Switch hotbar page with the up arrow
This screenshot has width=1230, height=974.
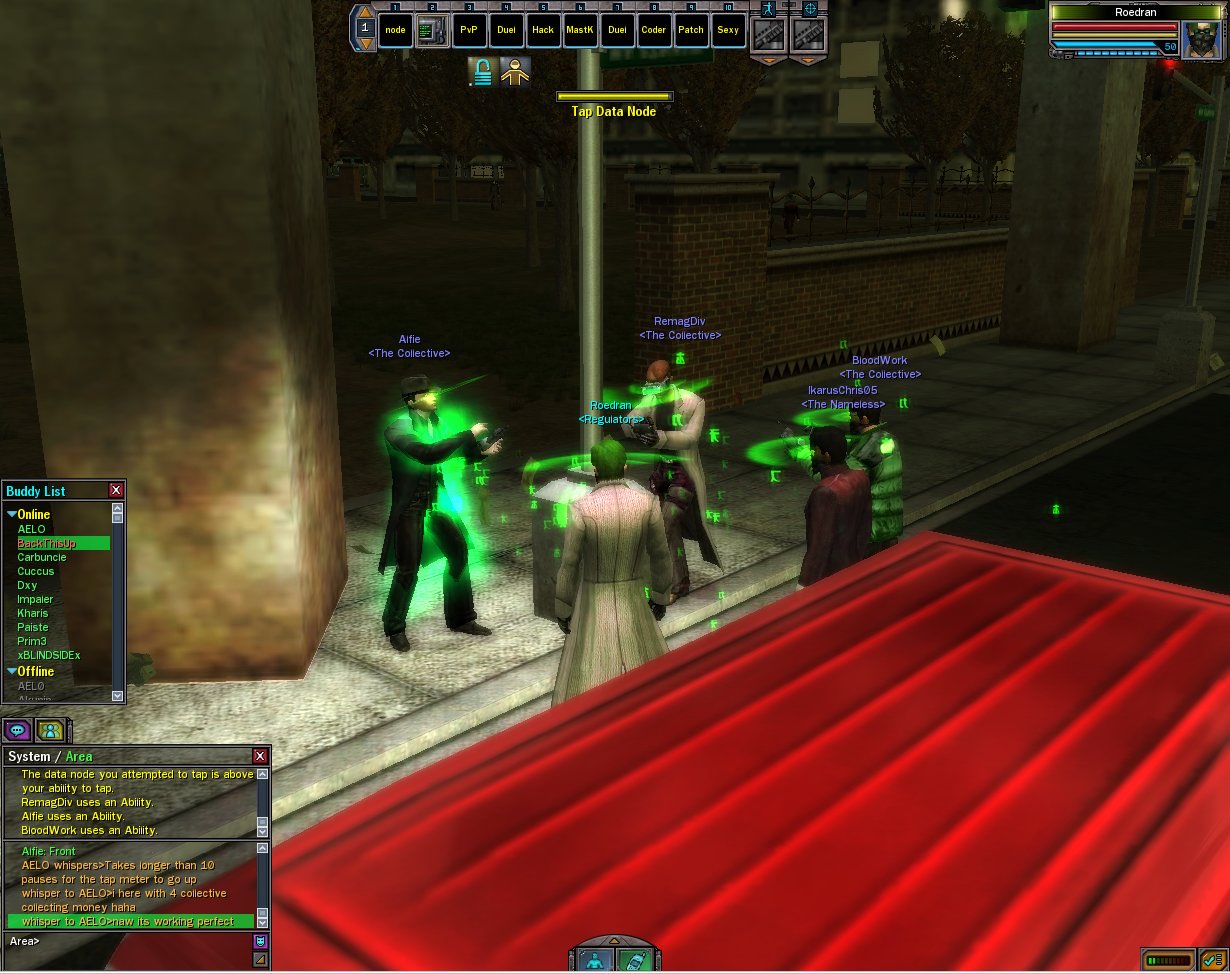(366, 13)
